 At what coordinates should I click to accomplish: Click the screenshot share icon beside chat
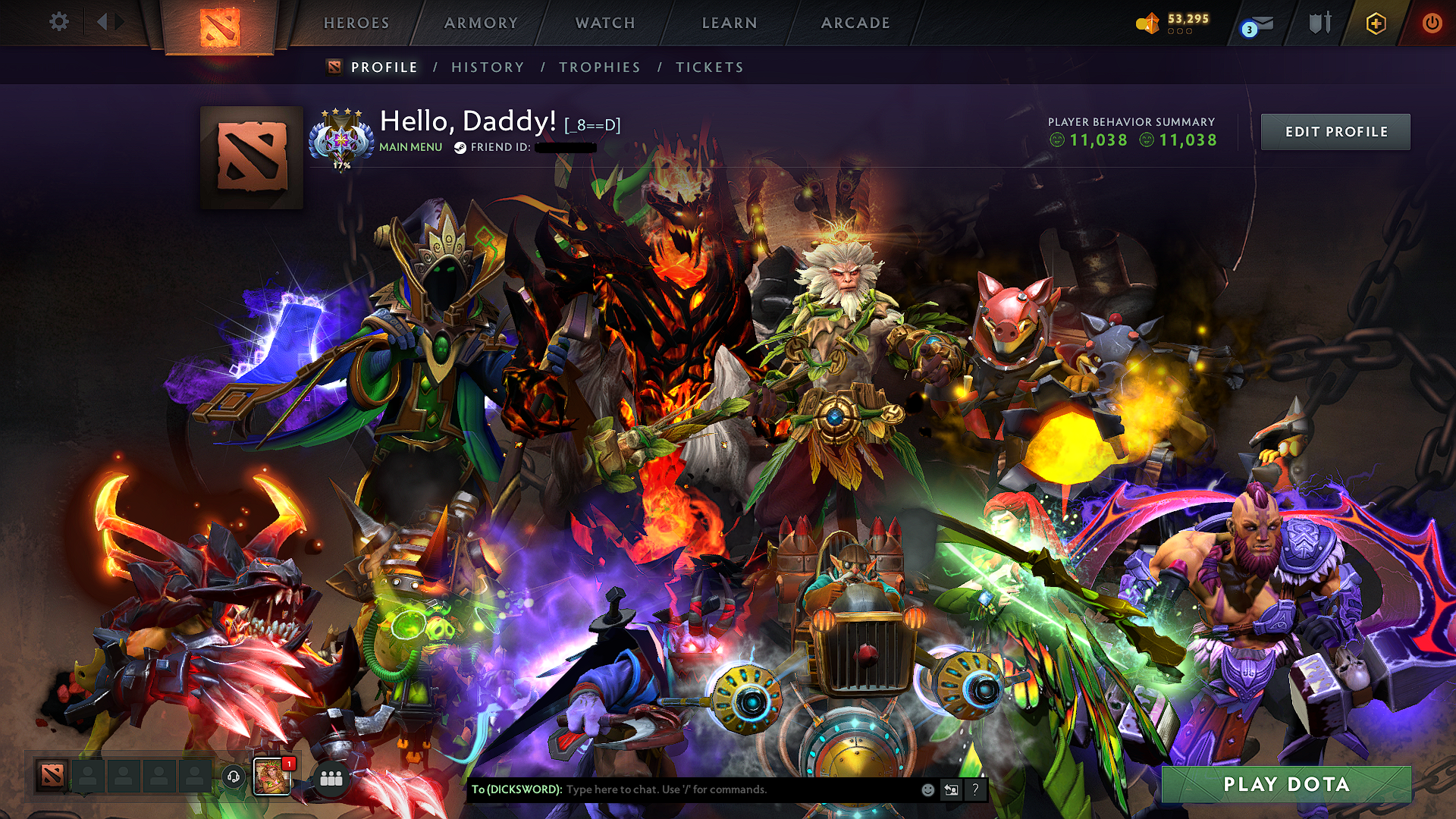tap(952, 790)
